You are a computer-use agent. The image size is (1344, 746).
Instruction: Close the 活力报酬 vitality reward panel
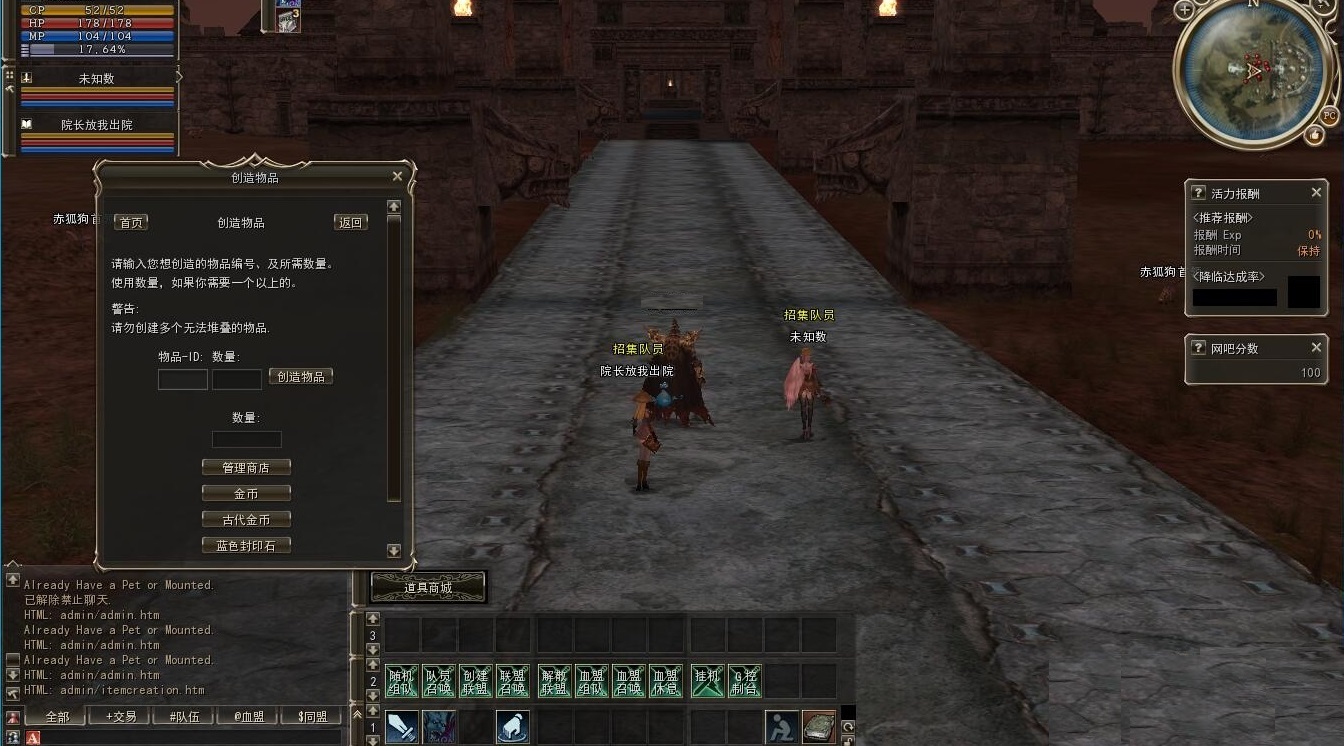[1316, 193]
